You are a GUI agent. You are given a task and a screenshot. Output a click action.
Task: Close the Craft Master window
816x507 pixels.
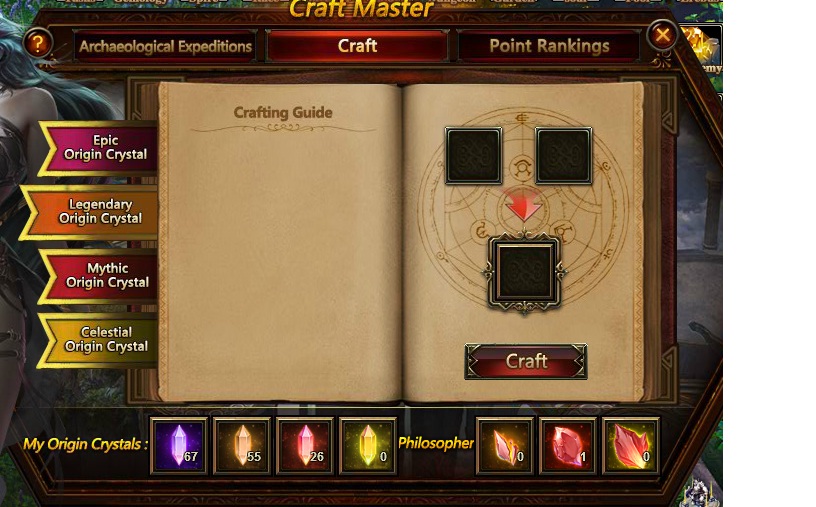(x=662, y=36)
